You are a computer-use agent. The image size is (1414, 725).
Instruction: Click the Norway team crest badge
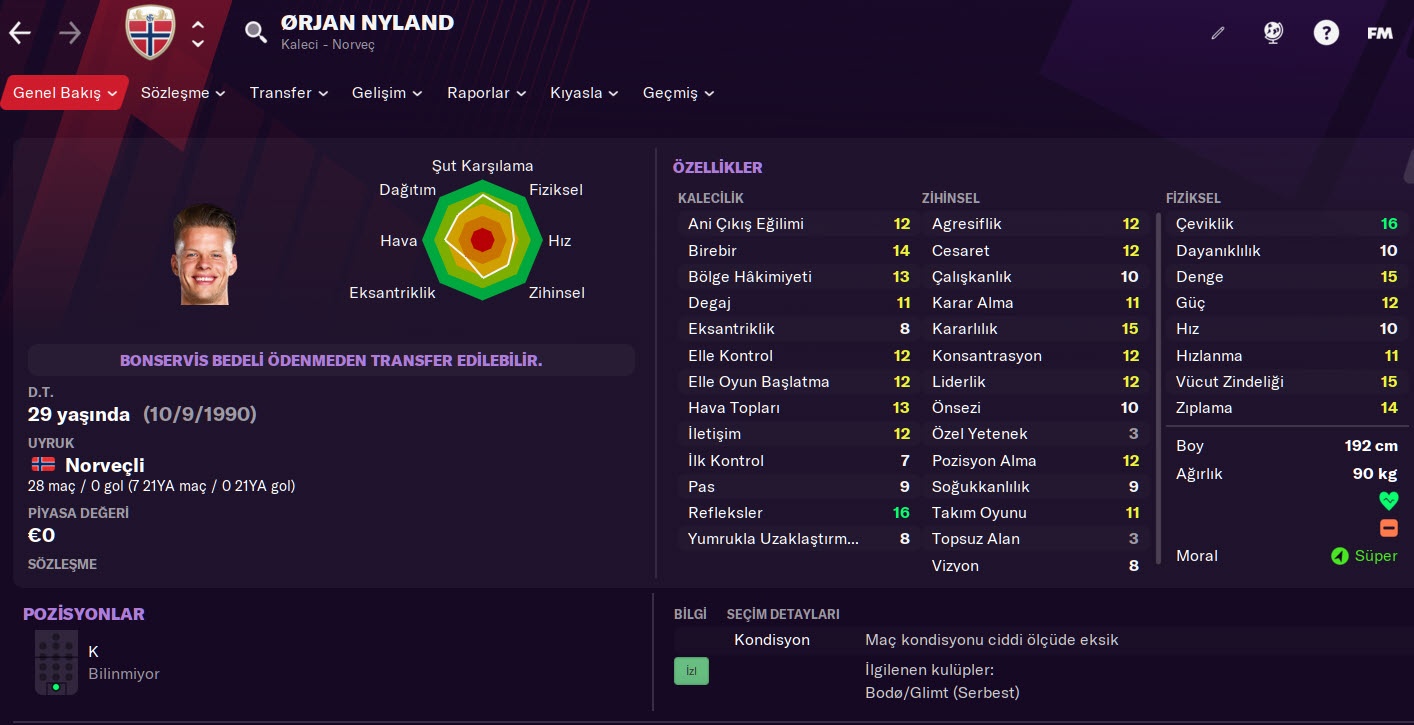tap(150, 32)
